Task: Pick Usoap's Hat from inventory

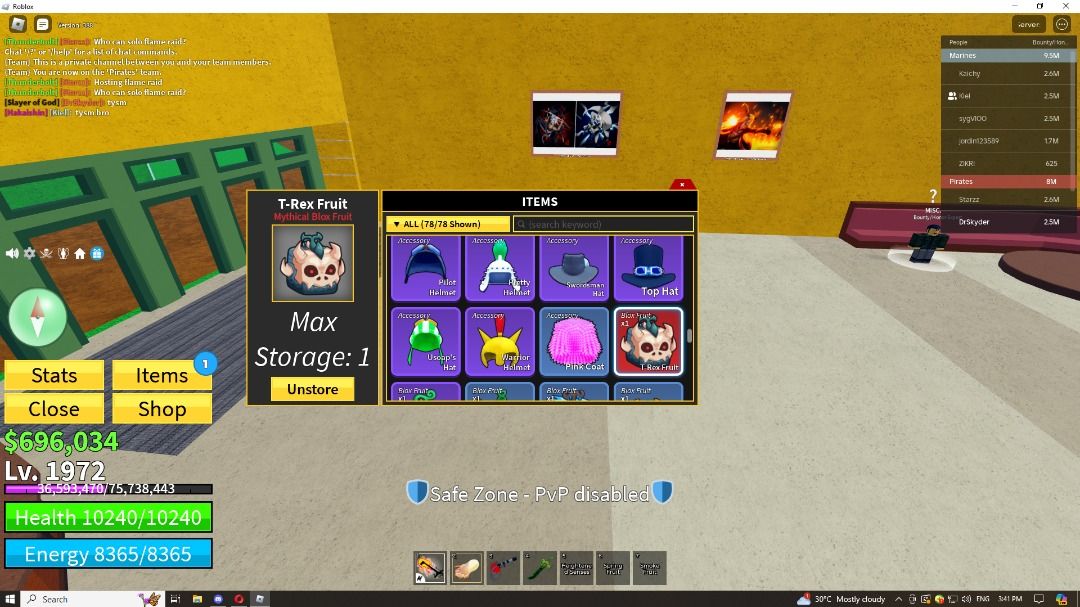Action: coord(426,342)
